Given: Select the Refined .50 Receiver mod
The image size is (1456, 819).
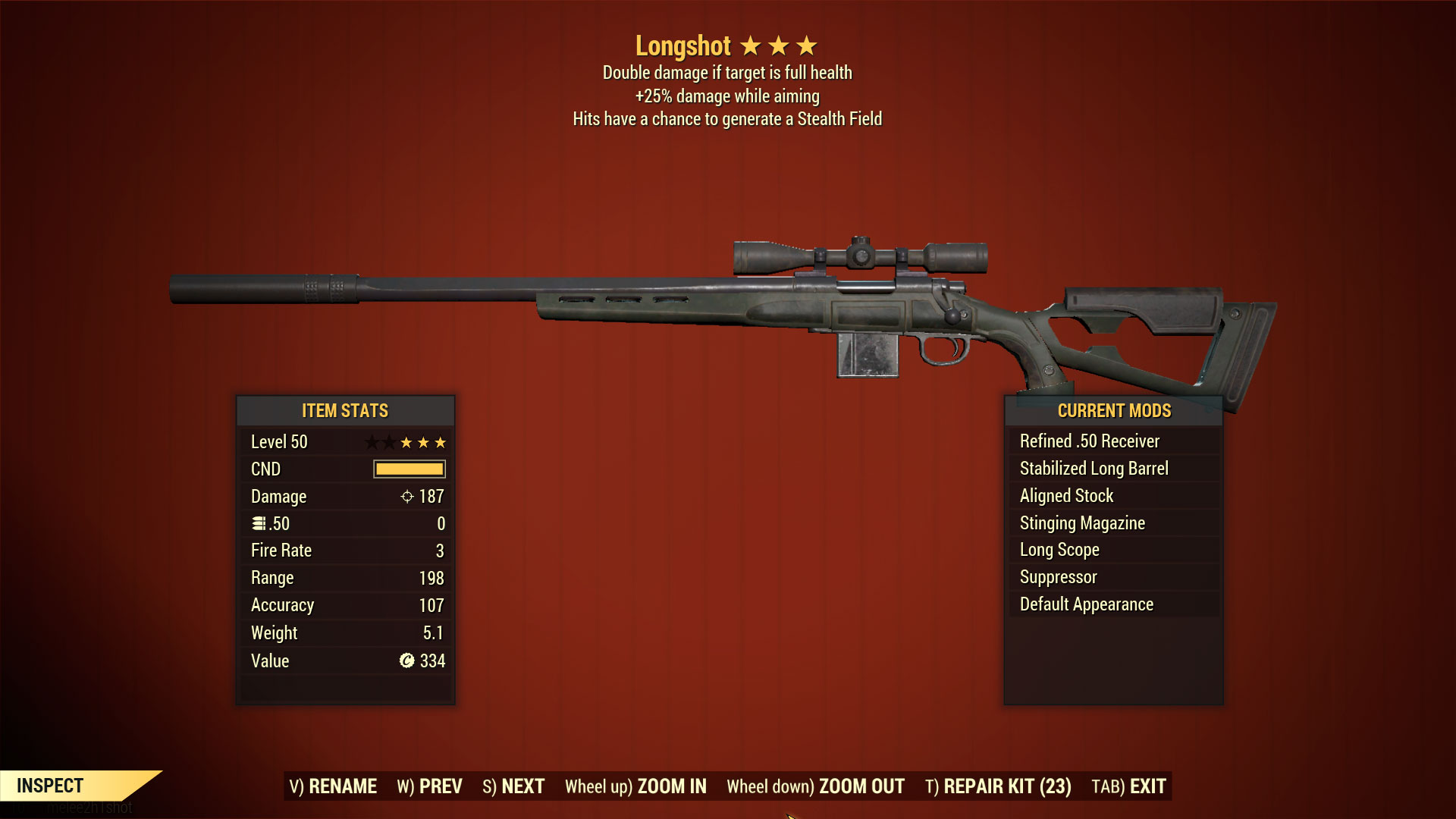Looking at the screenshot, I should [x=1090, y=441].
